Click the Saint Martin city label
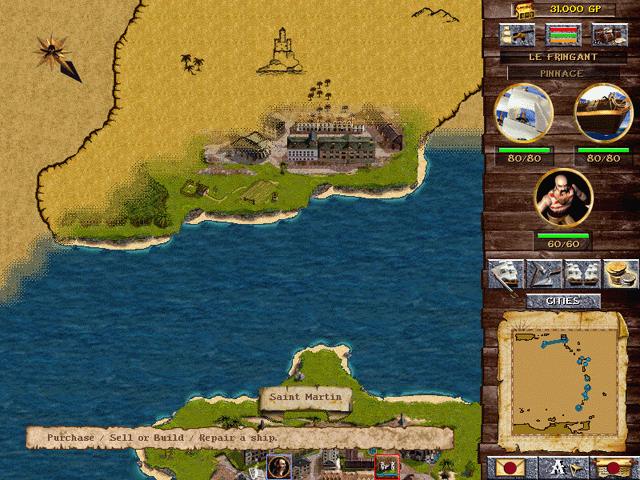The width and height of the screenshot is (640, 480). 306,398
